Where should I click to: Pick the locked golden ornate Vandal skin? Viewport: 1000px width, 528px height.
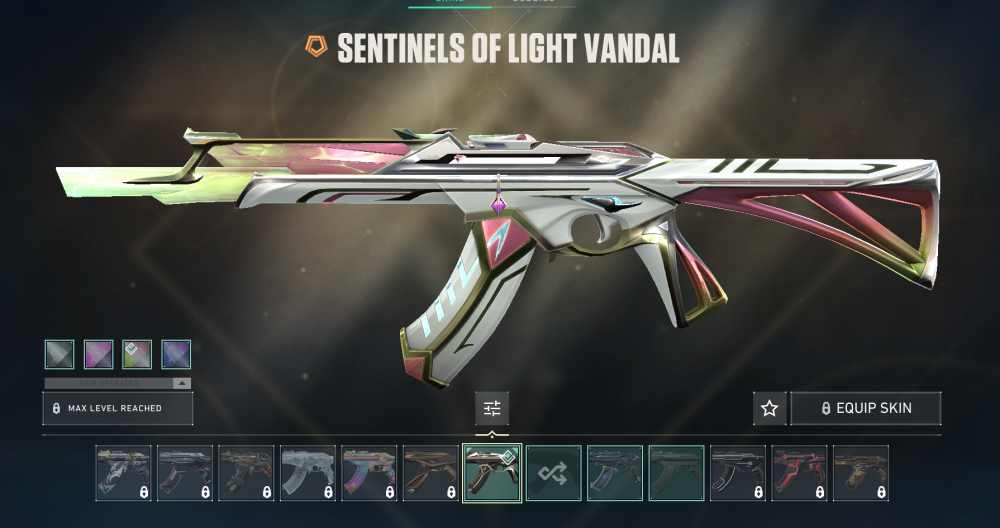click(860, 473)
